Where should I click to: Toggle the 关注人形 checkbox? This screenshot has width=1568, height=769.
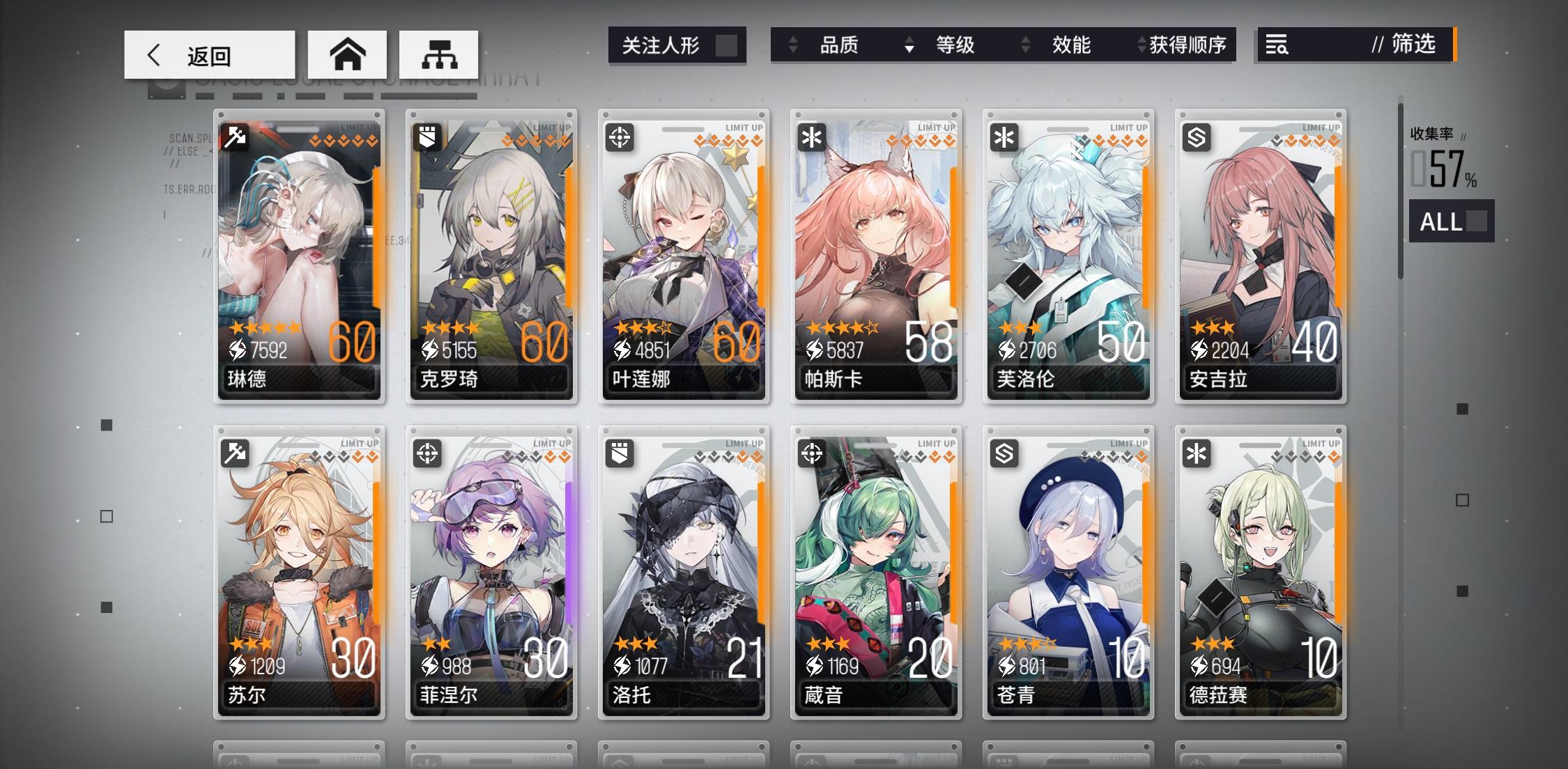(x=726, y=45)
